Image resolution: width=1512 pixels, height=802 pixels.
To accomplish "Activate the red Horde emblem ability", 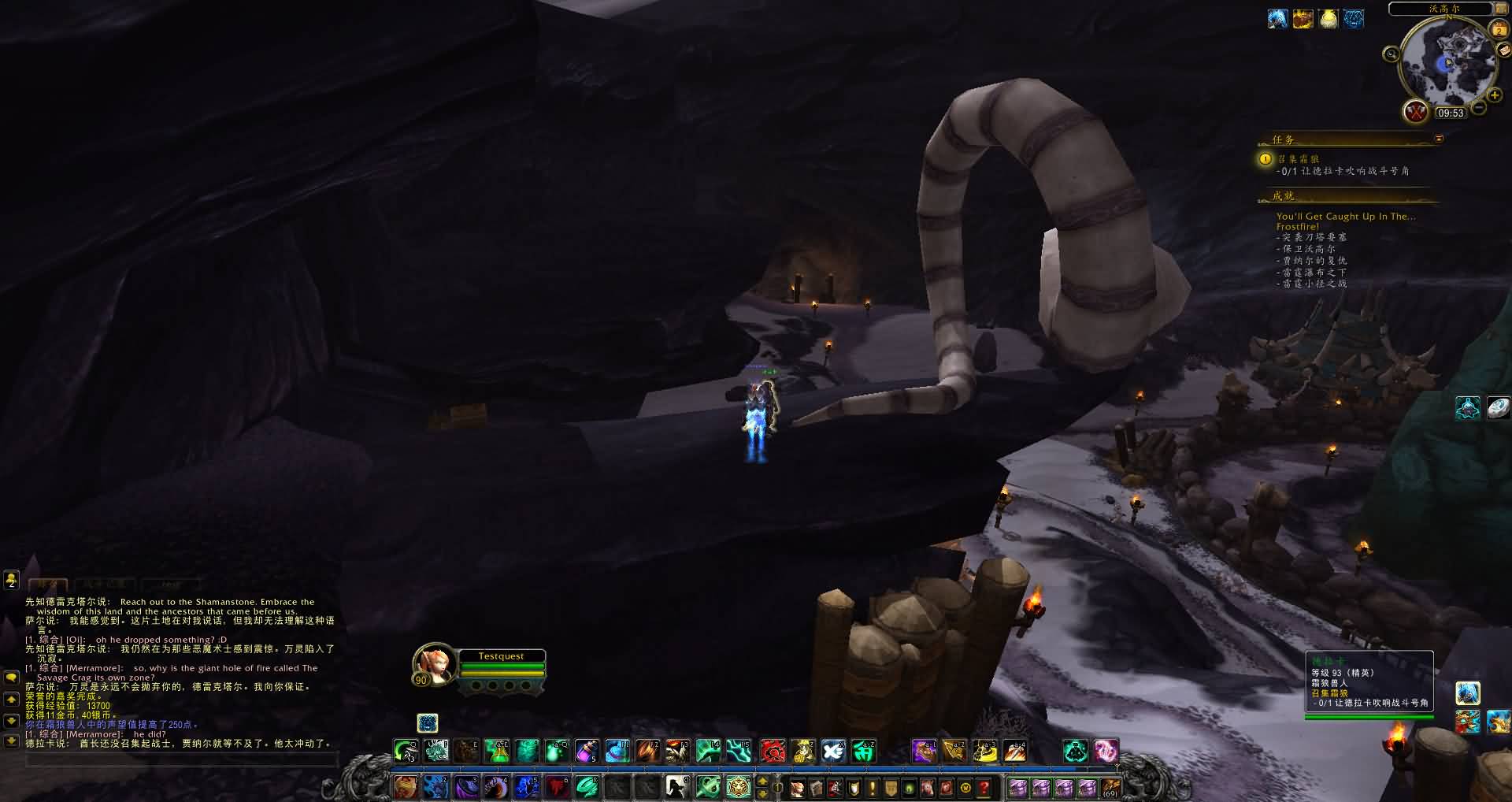I will point(773,752).
